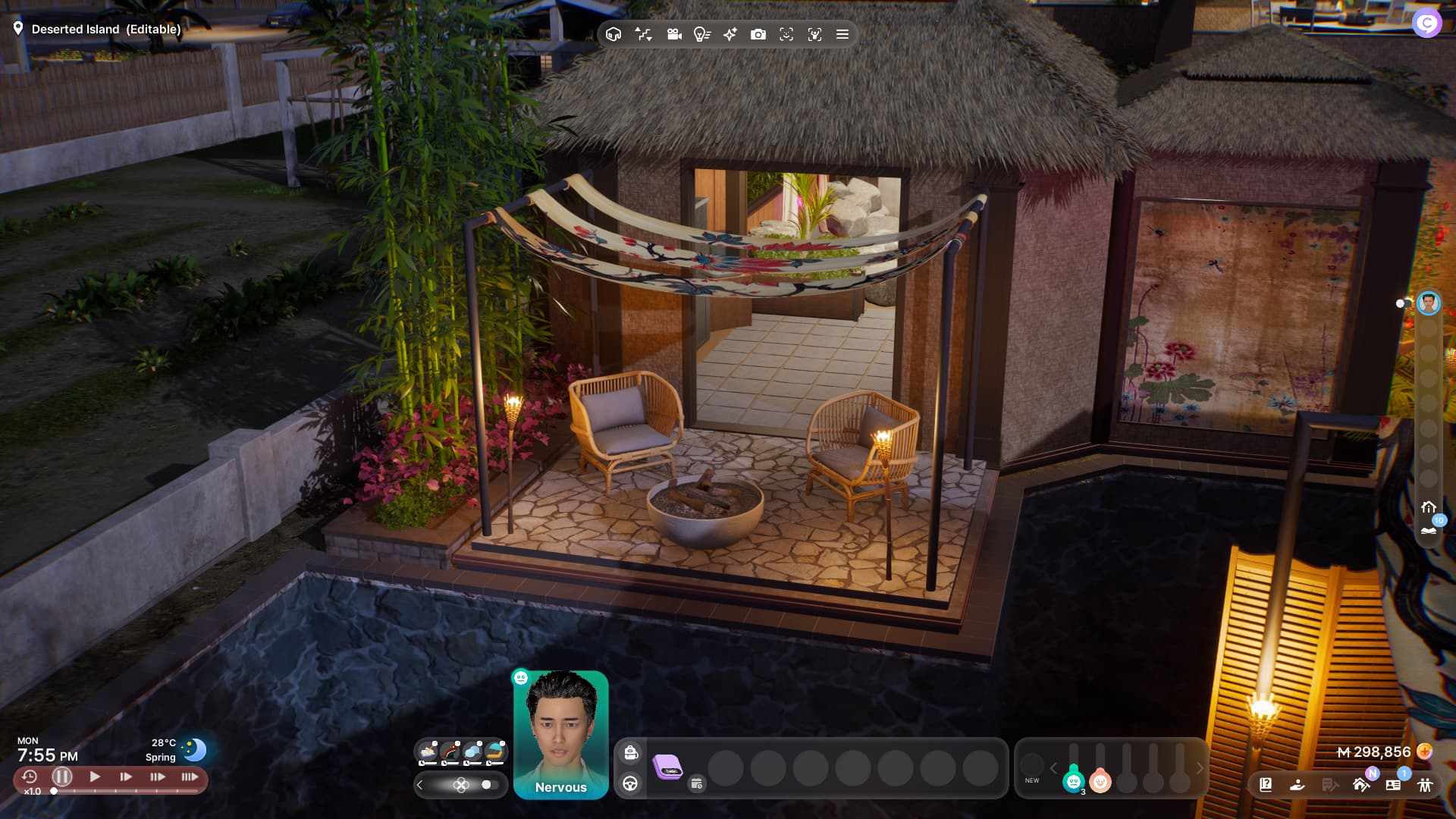Viewport: 1456px width, 819px height.
Task: Open photo mode with the camera icon
Action: coord(758,34)
